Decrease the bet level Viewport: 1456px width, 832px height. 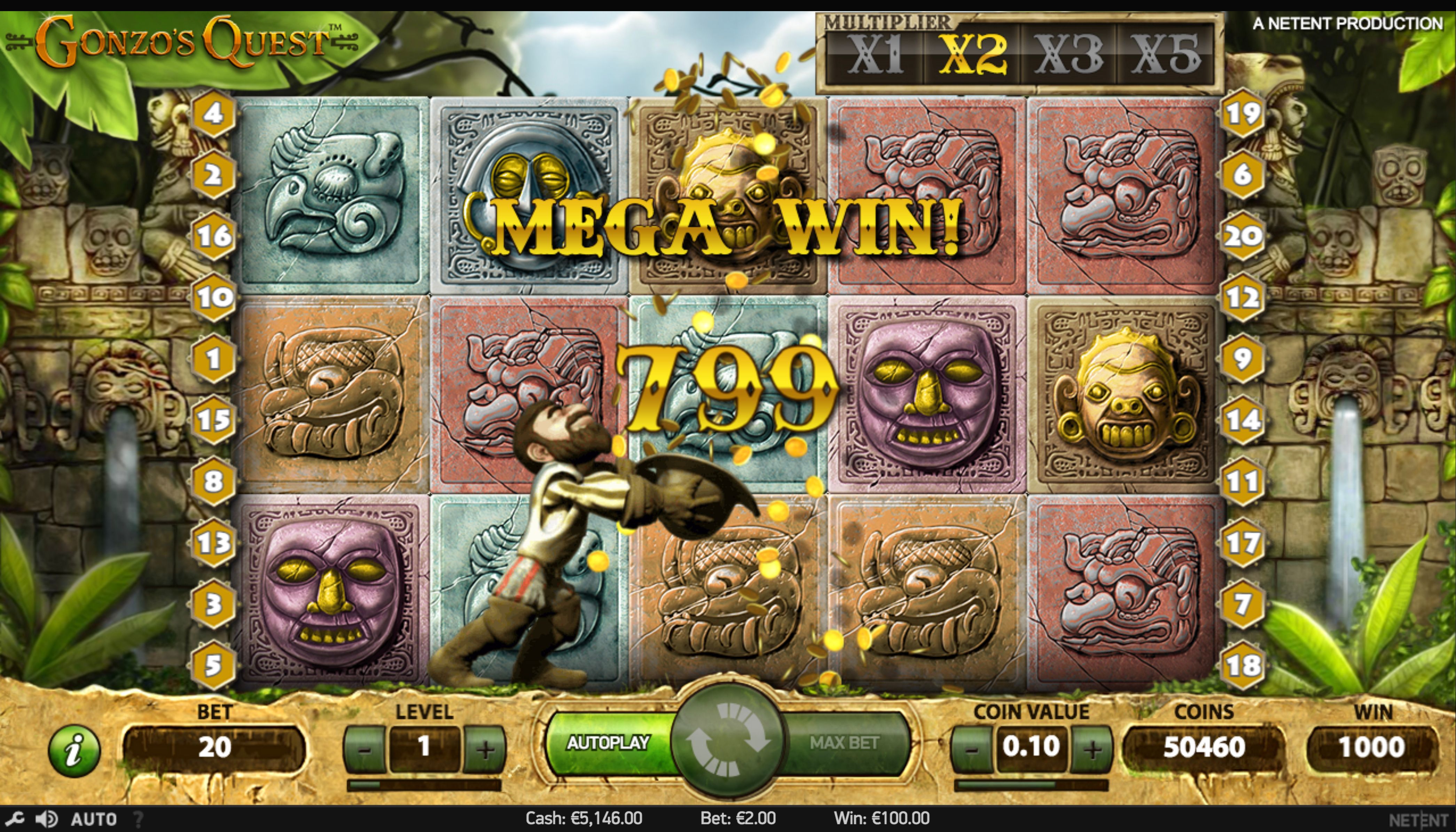[x=365, y=749]
